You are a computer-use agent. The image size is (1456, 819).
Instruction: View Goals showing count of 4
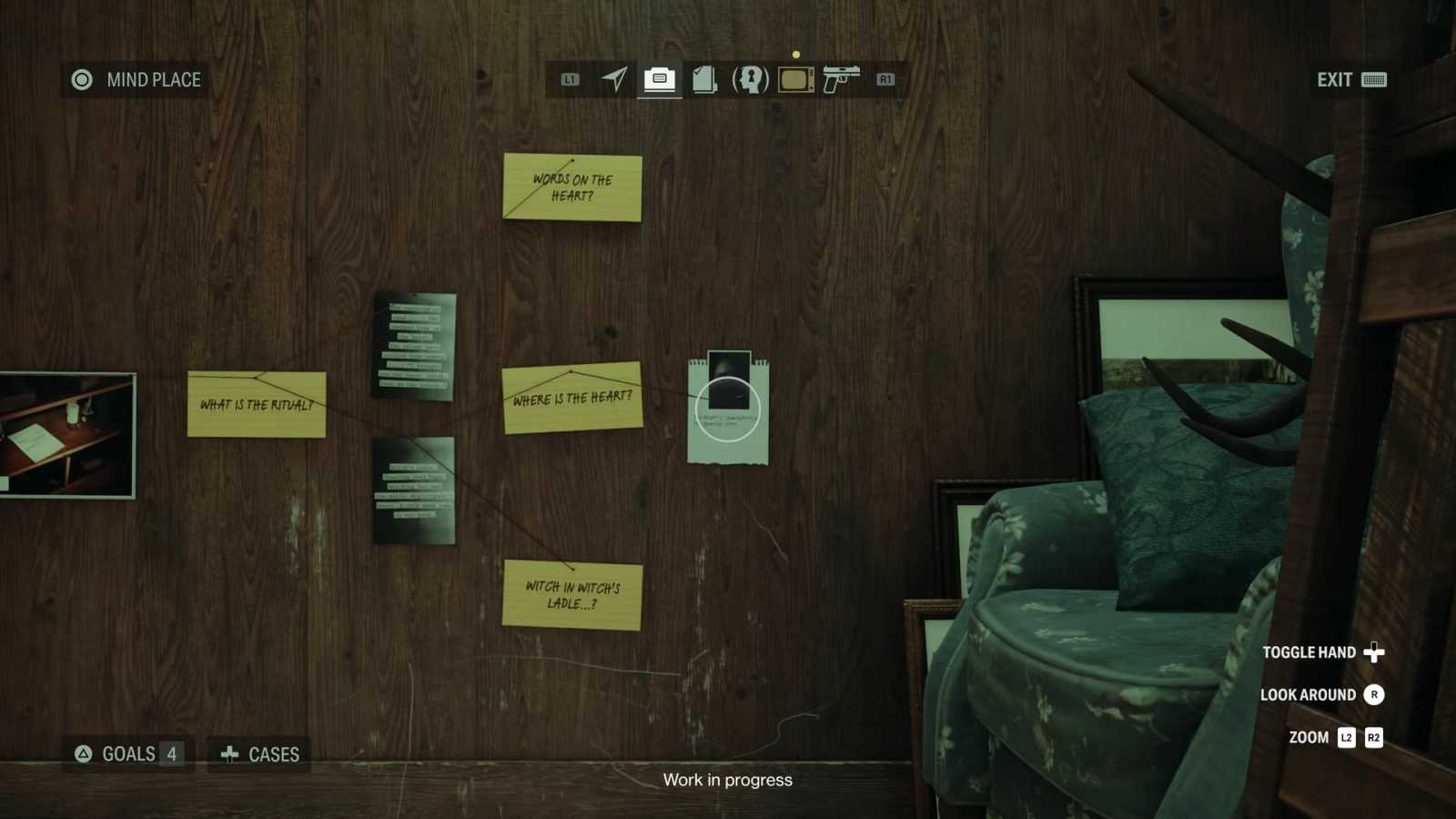pos(127,753)
